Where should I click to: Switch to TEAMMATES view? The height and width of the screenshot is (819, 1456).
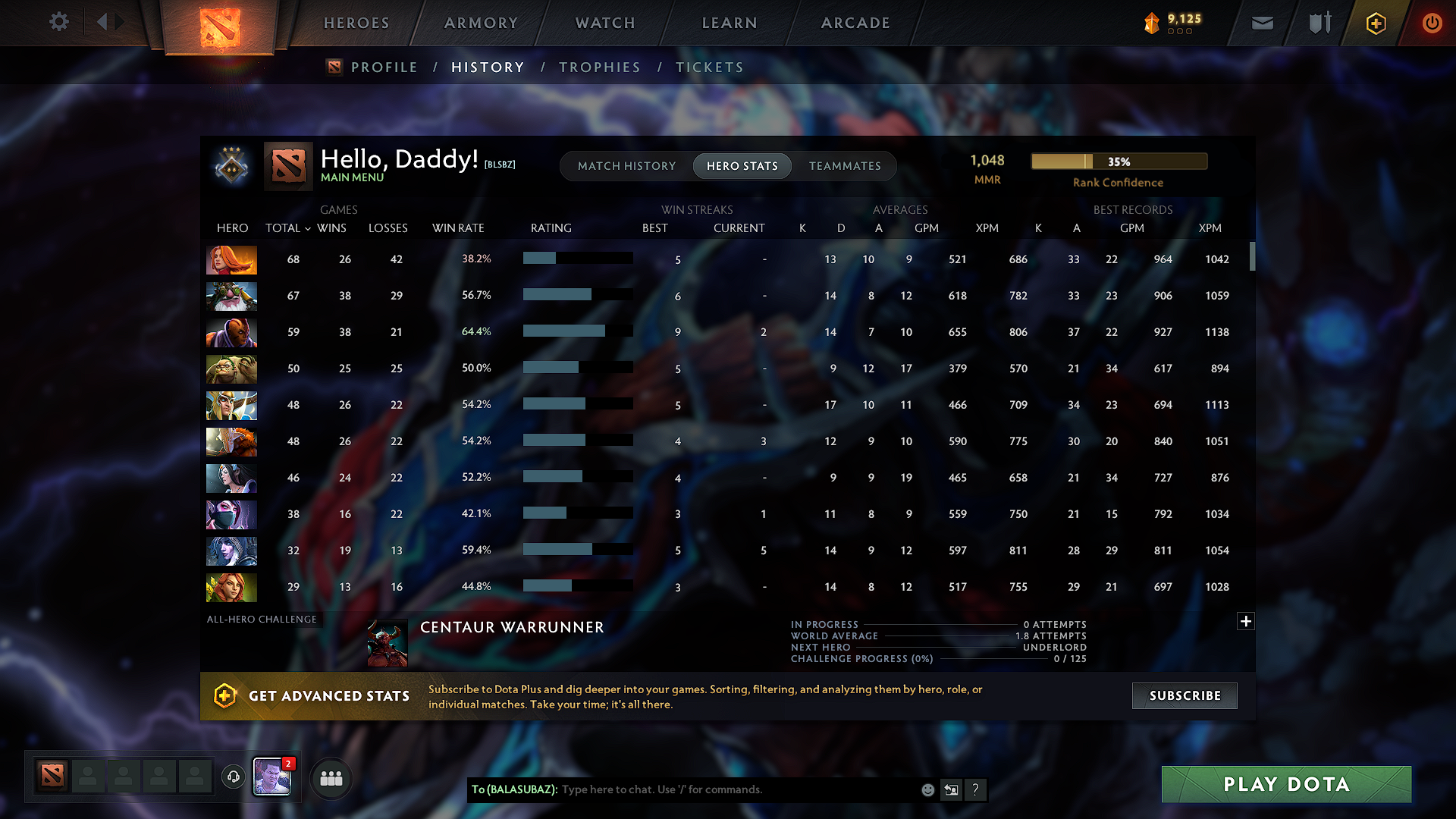tap(845, 165)
